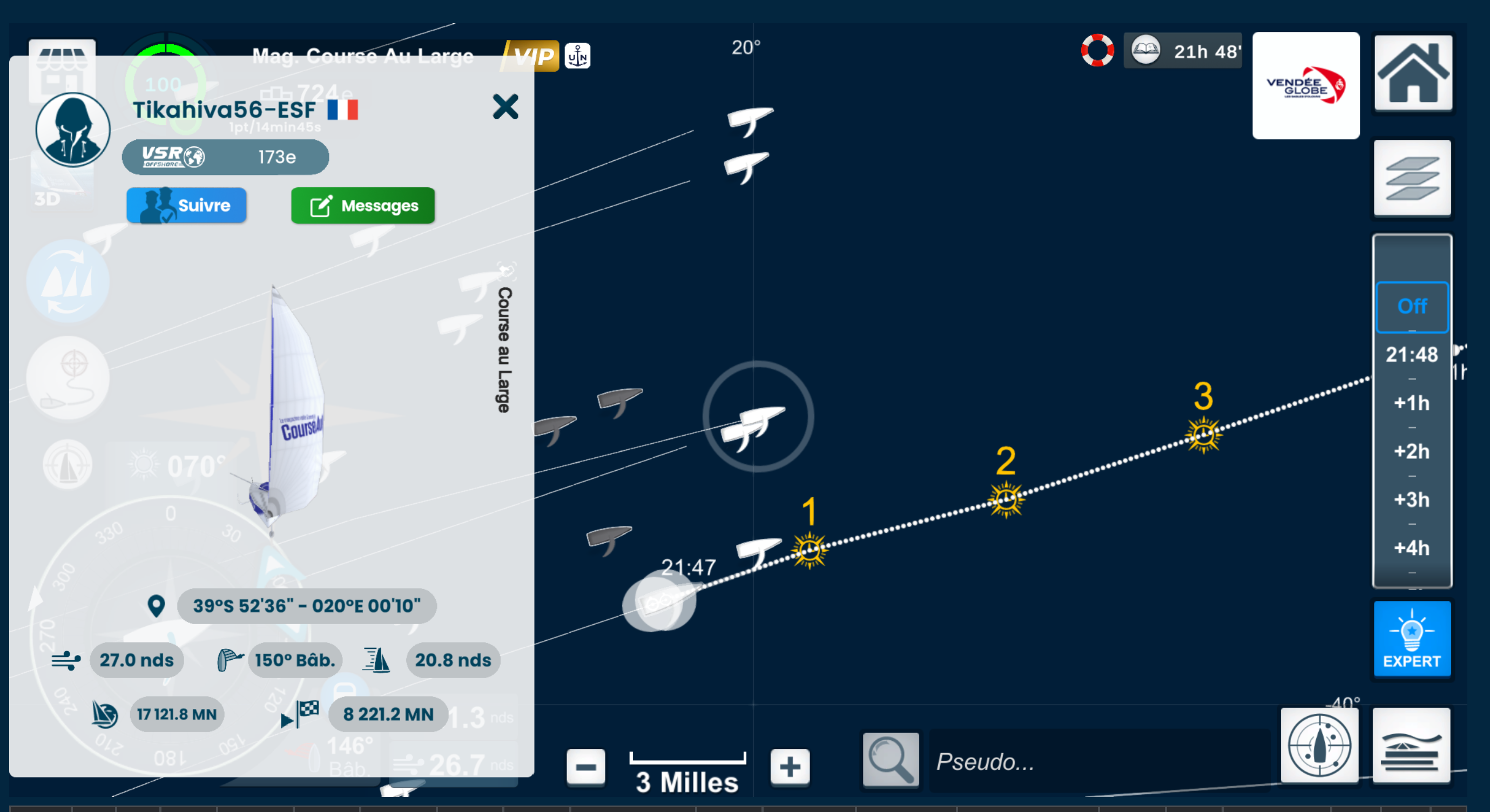1490x812 pixels.
Task: Open the map layers menu
Action: point(1412,178)
